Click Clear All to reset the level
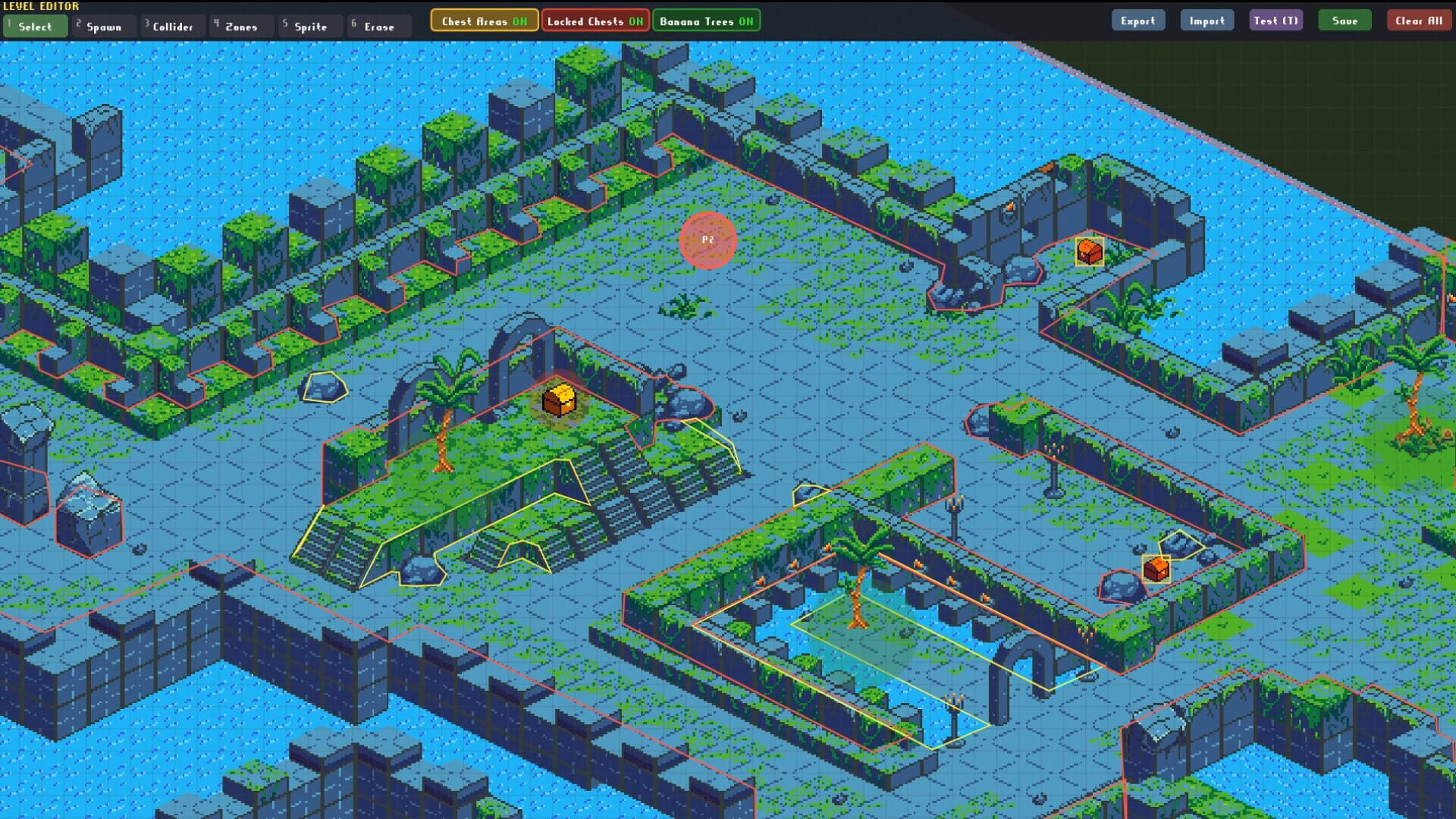The height and width of the screenshot is (819, 1456). [x=1419, y=20]
